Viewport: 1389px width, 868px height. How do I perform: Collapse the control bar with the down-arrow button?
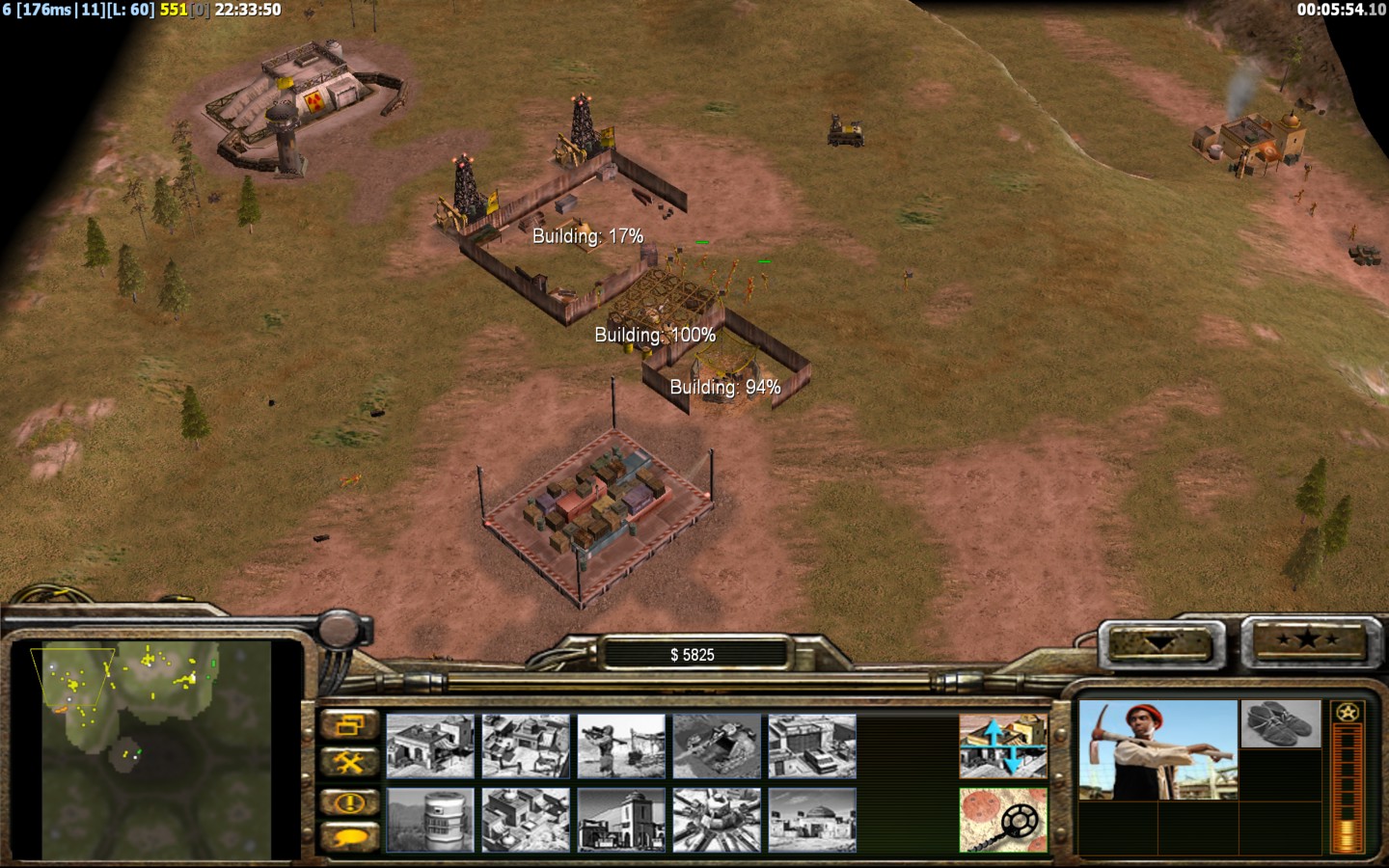pyautogui.click(x=1160, y=643)
